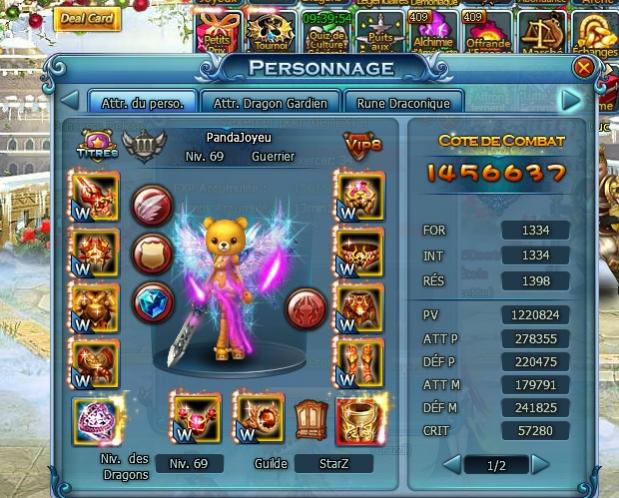
Task: Open the wardrobe cabinet icon
Action: click(x=309, y=414)
